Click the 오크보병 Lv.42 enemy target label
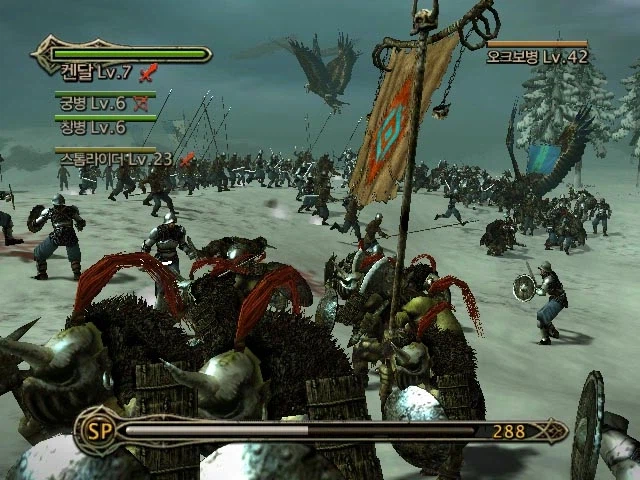 pyautogui.click(x=537, y=57)
